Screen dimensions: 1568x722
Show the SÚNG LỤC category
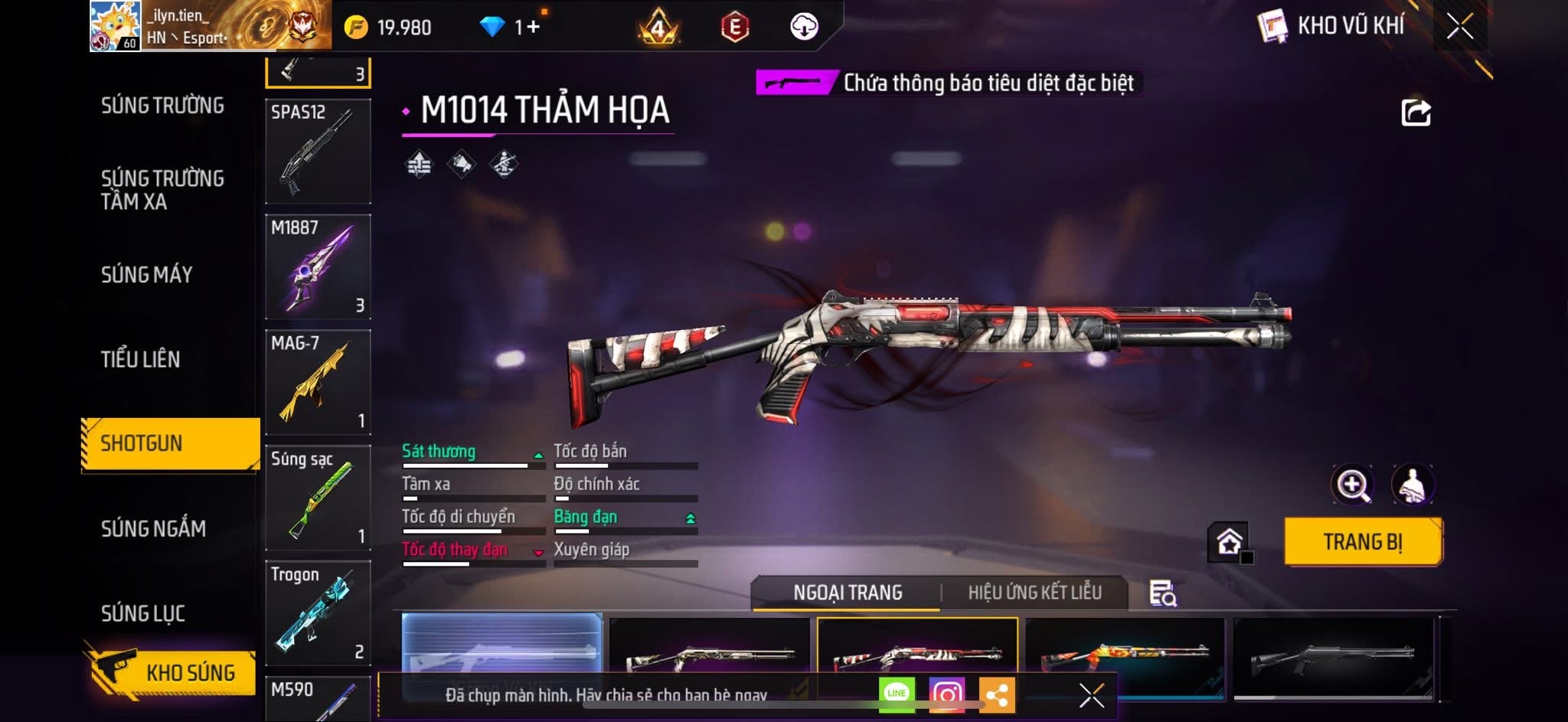pyautogui.click(x=143, y=613)
